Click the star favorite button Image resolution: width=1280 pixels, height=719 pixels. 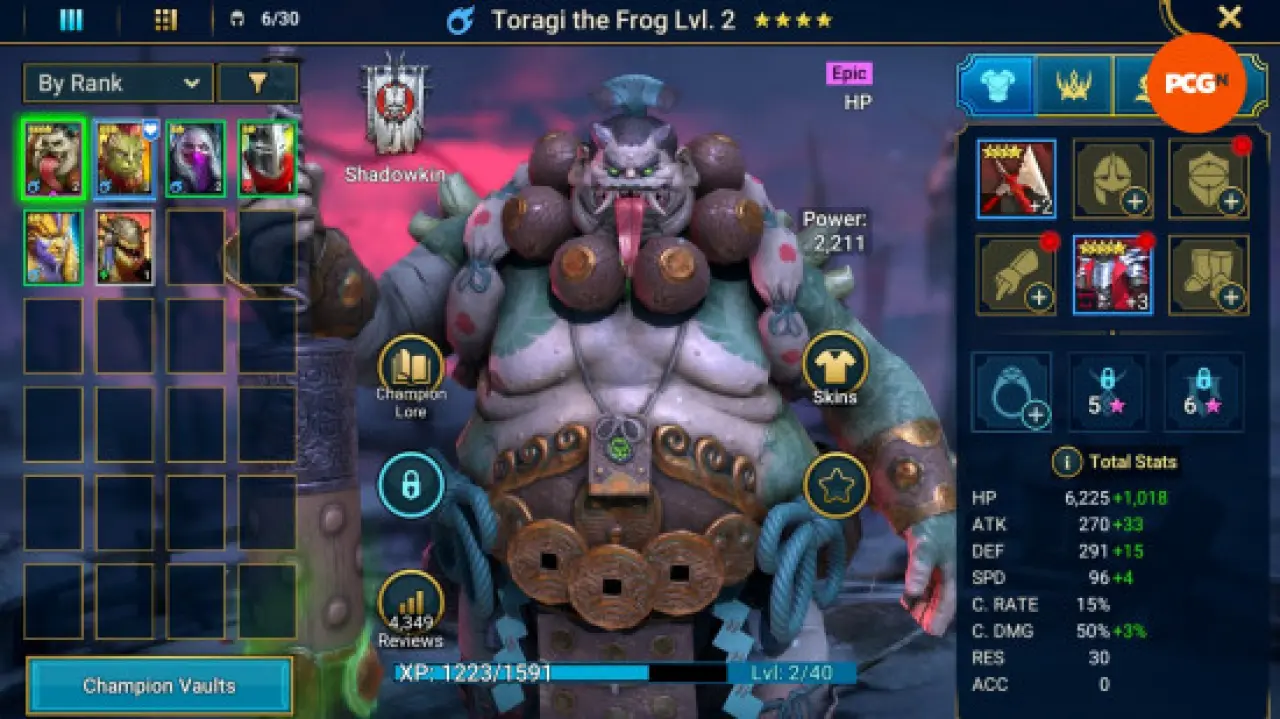(x=835, y=485)
